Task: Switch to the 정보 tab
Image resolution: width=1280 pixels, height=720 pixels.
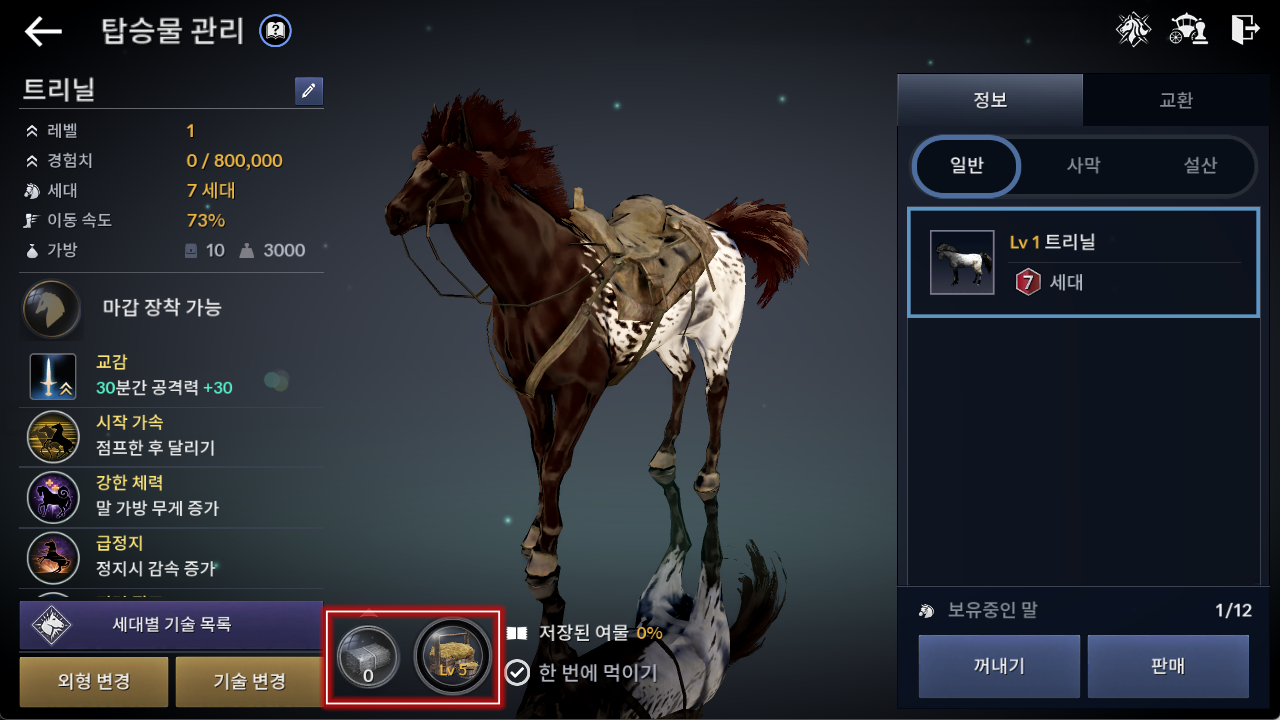Action: 989,100
